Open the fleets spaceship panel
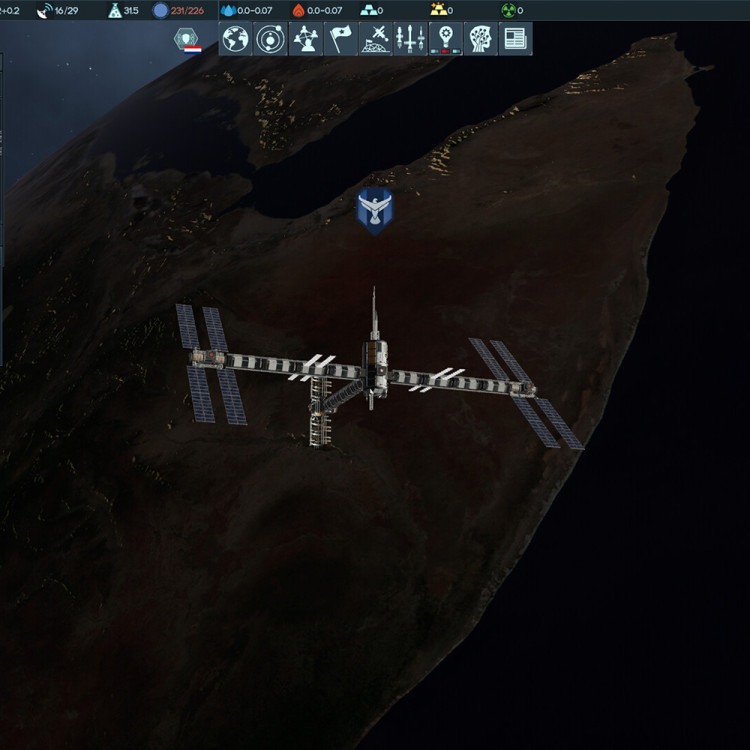The width and height of the screenshot is (750, 750). click(410, 39)
